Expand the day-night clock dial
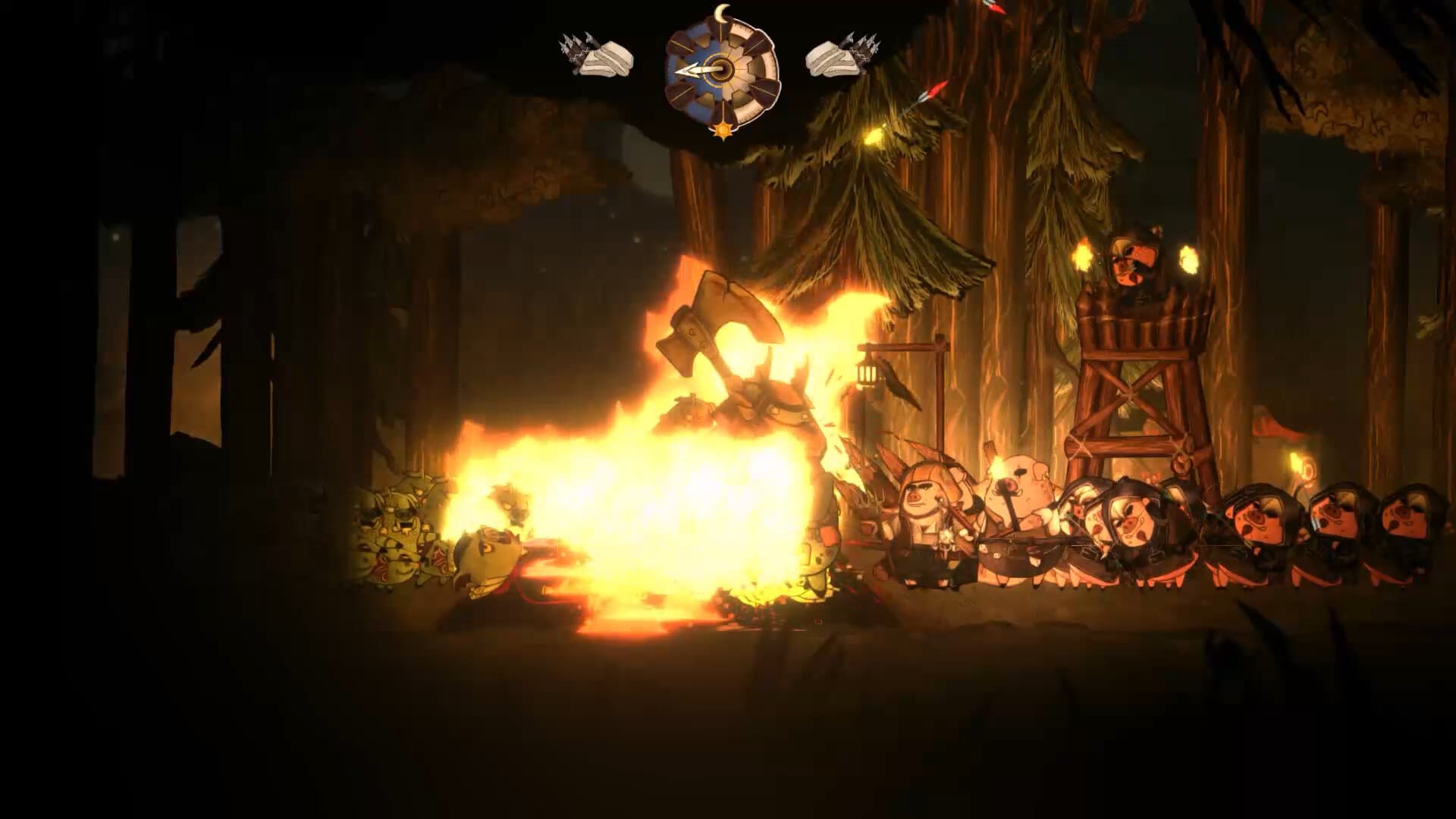1456x819 pixels. tap(720, 72)
